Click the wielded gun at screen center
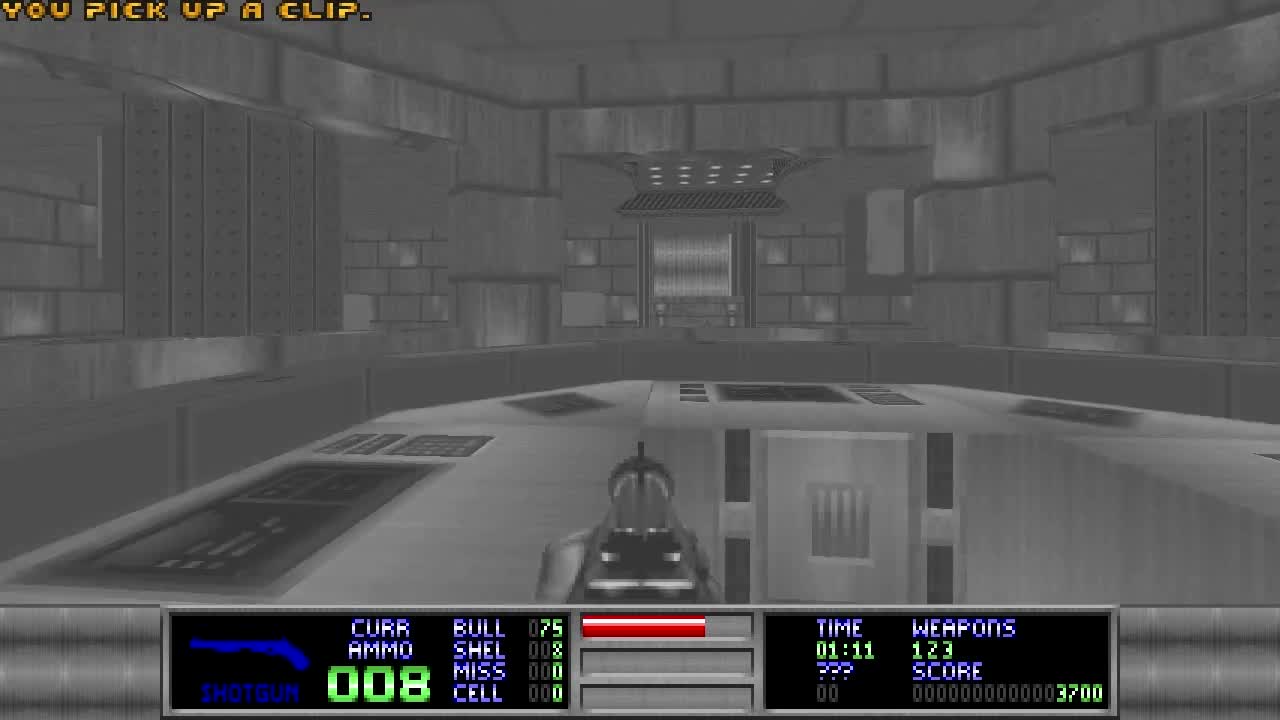Image resolution: width=1280 pixels, height=720 pixels. 640,530
